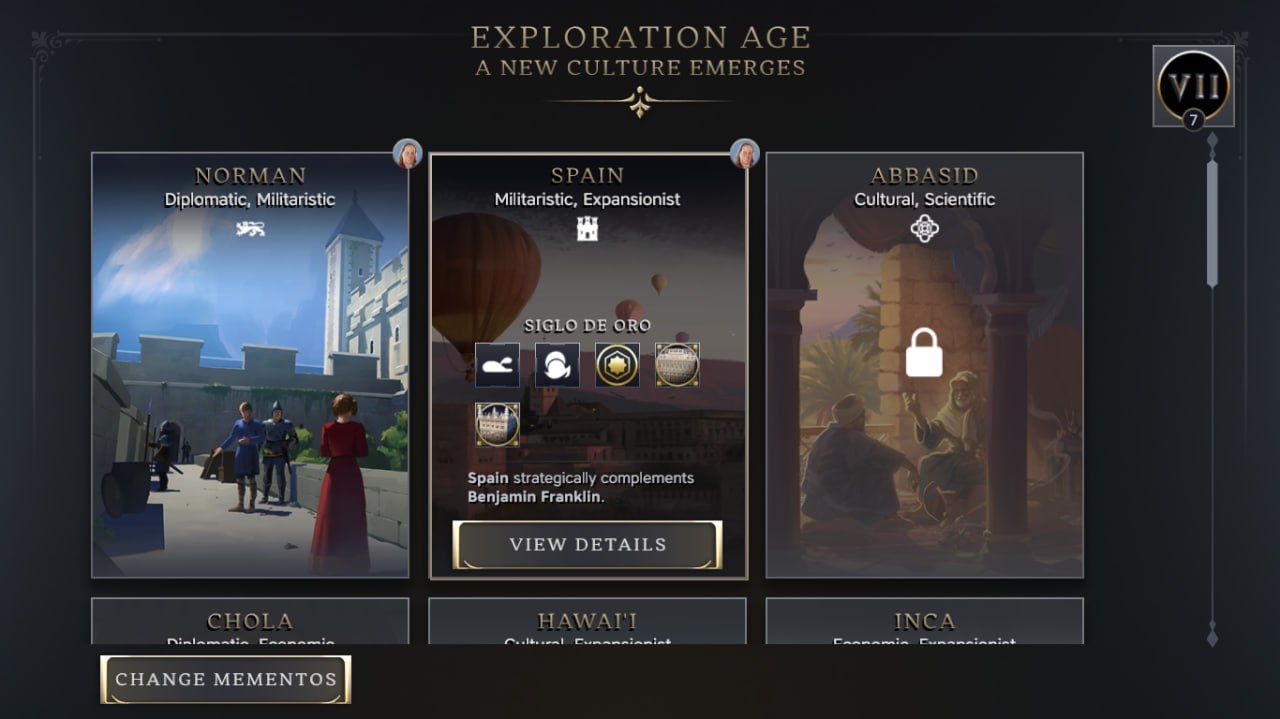
Task: Open Spain's View Details button
Action: click(x=587, y=545)
